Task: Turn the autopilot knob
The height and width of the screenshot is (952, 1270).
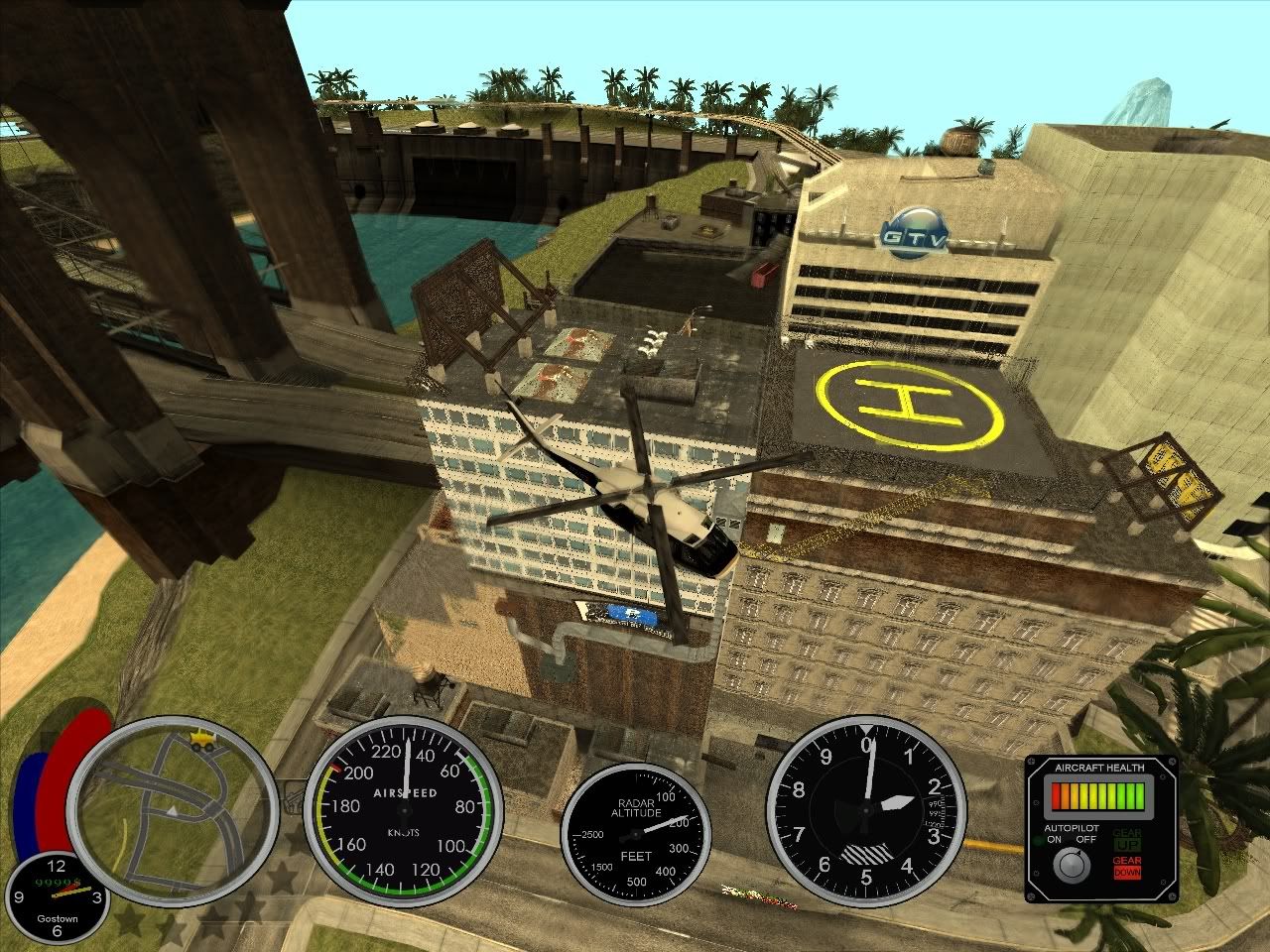Action: (x=1071, y=865)
